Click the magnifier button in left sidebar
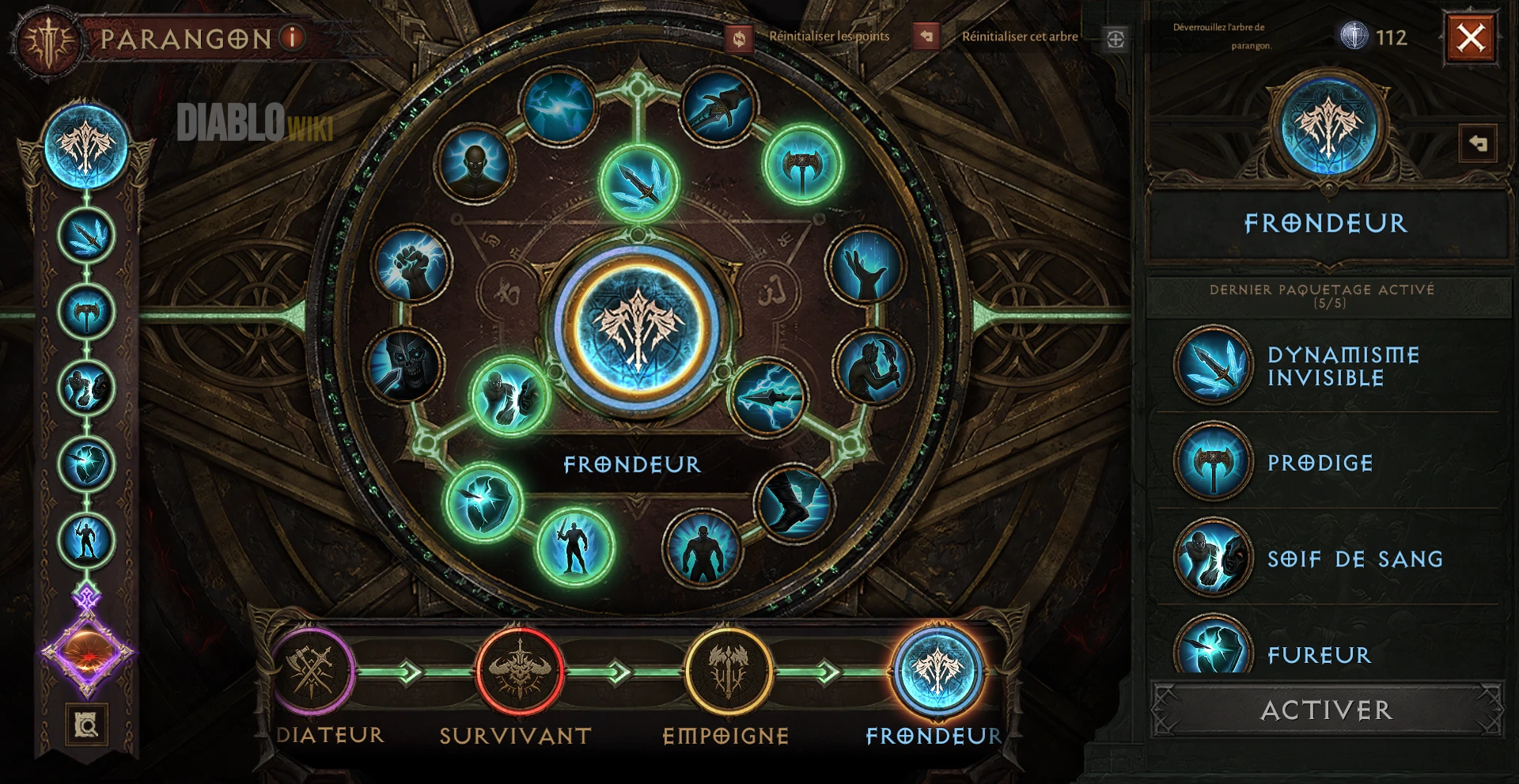Image resolution: width=1519 pixels, height=784 pixels. 86,725
